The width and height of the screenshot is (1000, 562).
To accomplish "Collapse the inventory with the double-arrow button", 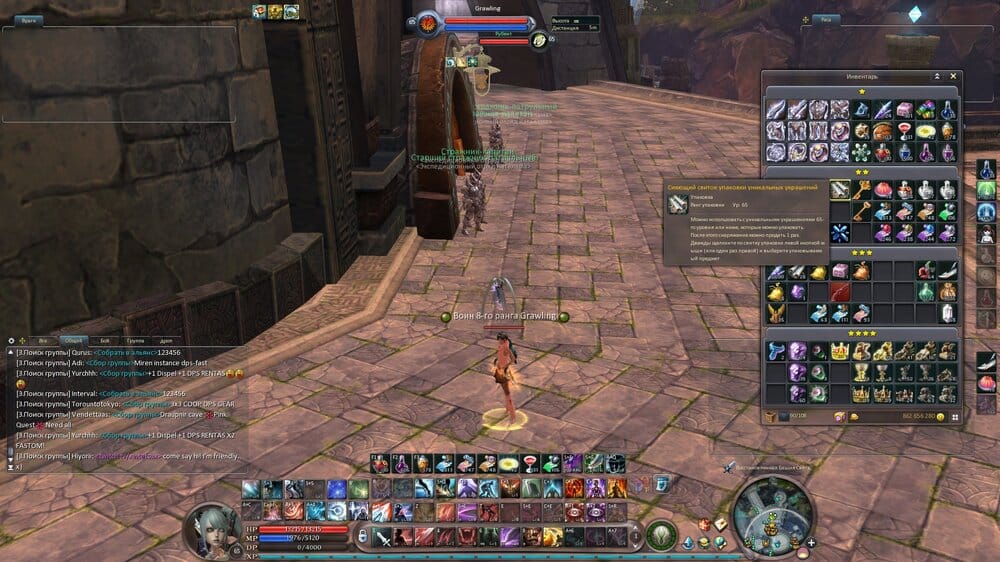I will tap(937, 76).
